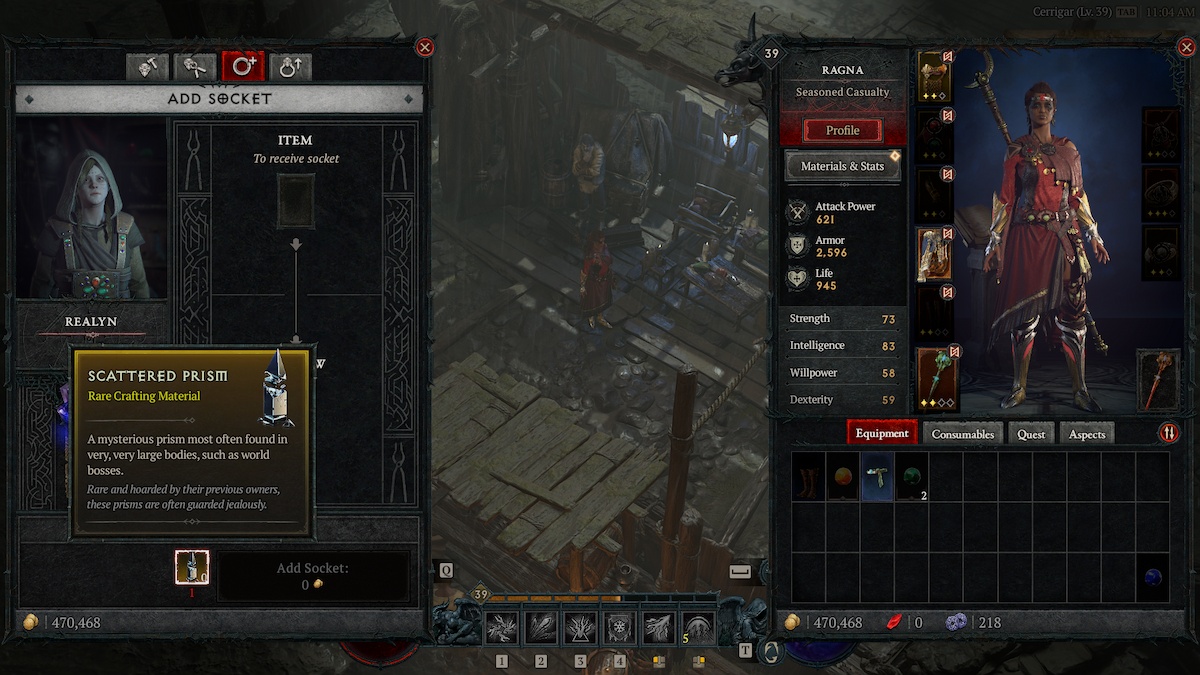Click the empty item slot to receive socket
This screenshot has width=1200, height=675.
click(295, 201)
